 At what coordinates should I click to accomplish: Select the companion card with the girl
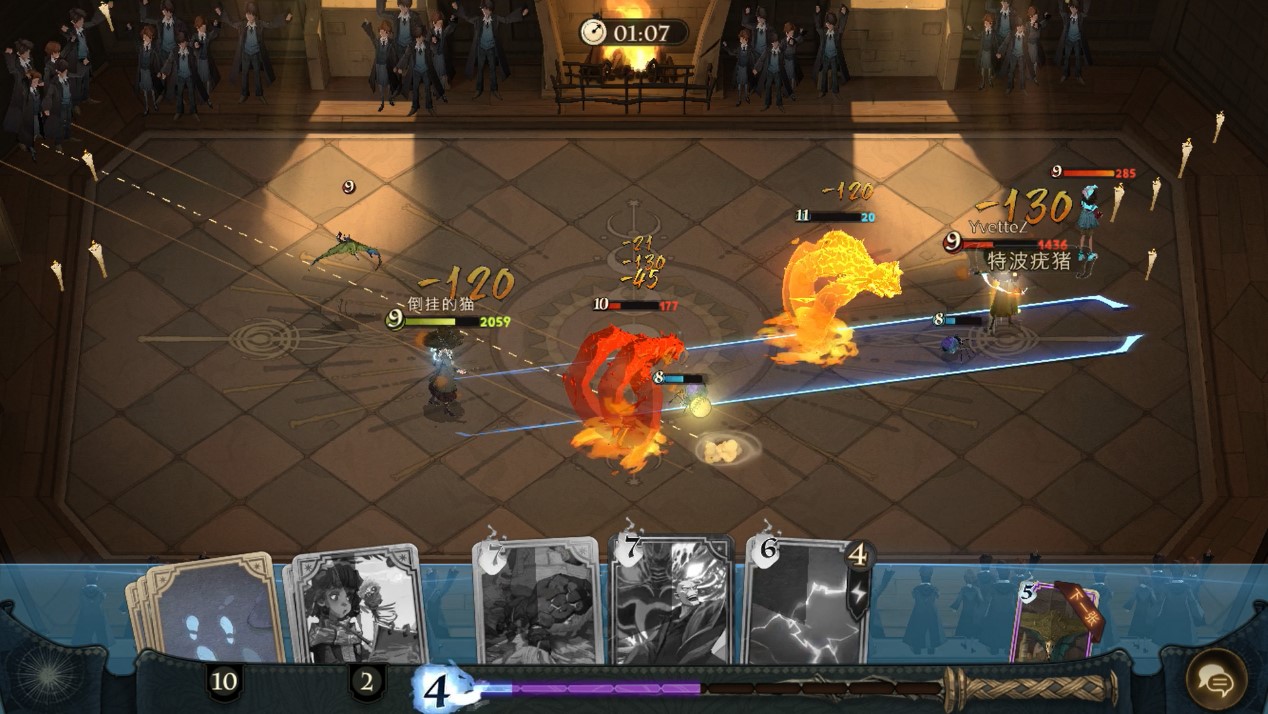[x=355, y=607]
